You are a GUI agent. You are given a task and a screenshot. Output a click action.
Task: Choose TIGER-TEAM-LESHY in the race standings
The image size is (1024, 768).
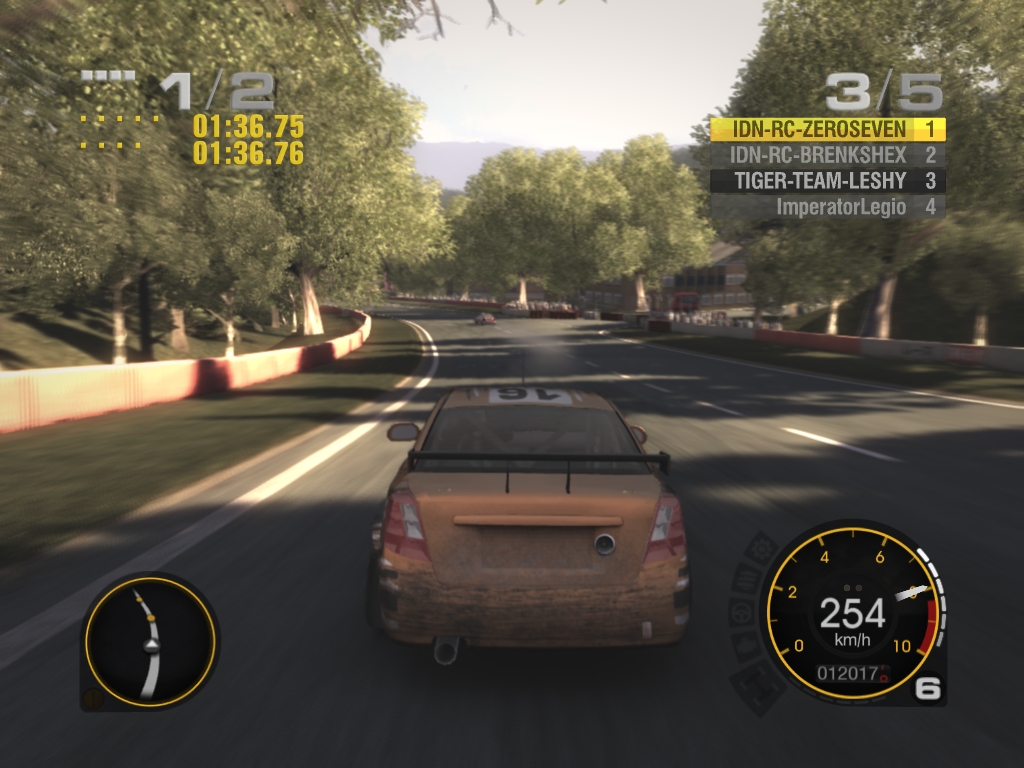click(827, 181)
